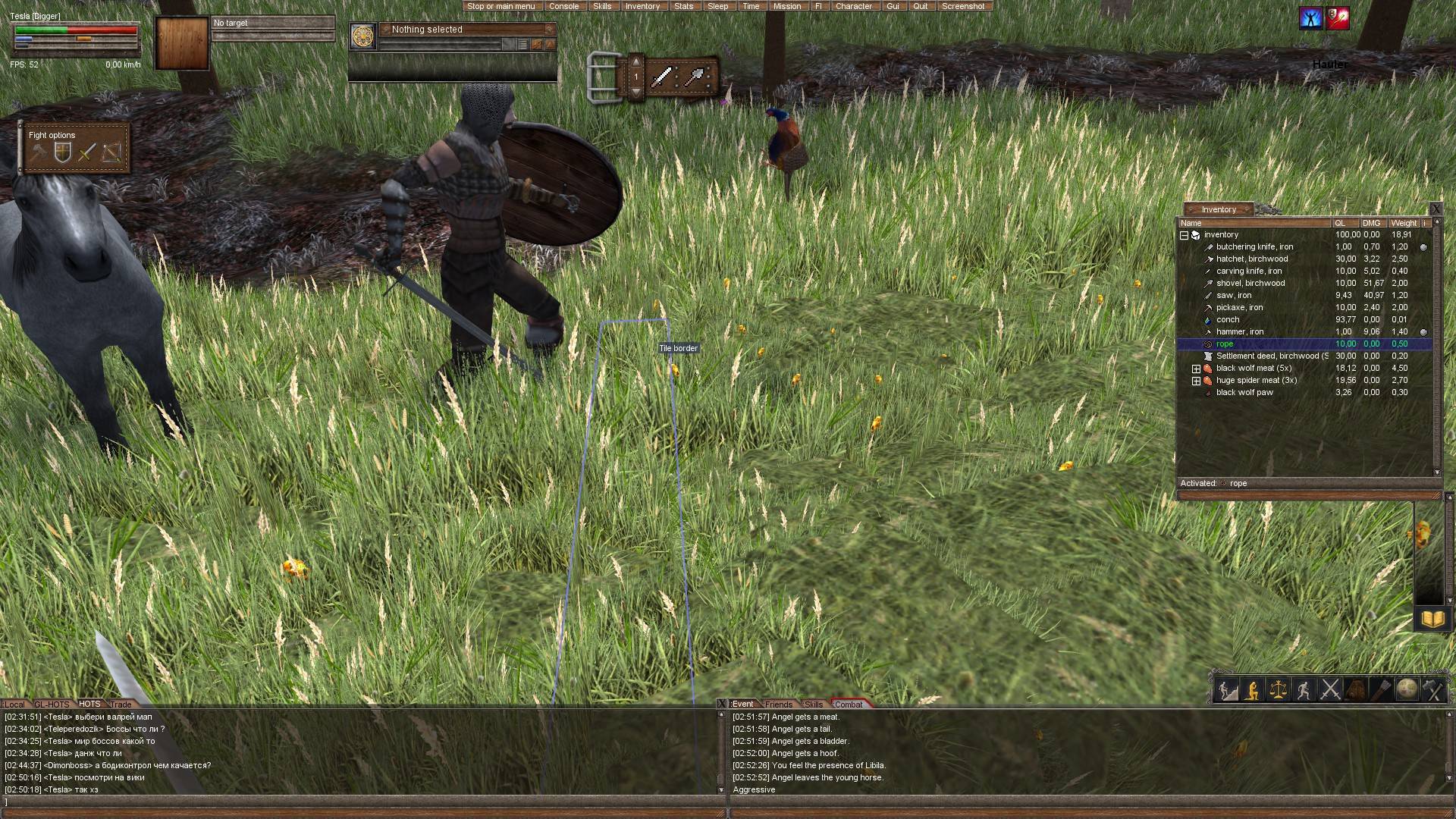Quit the game via the Quit button

pyautogui.click(x=920, y=6)
